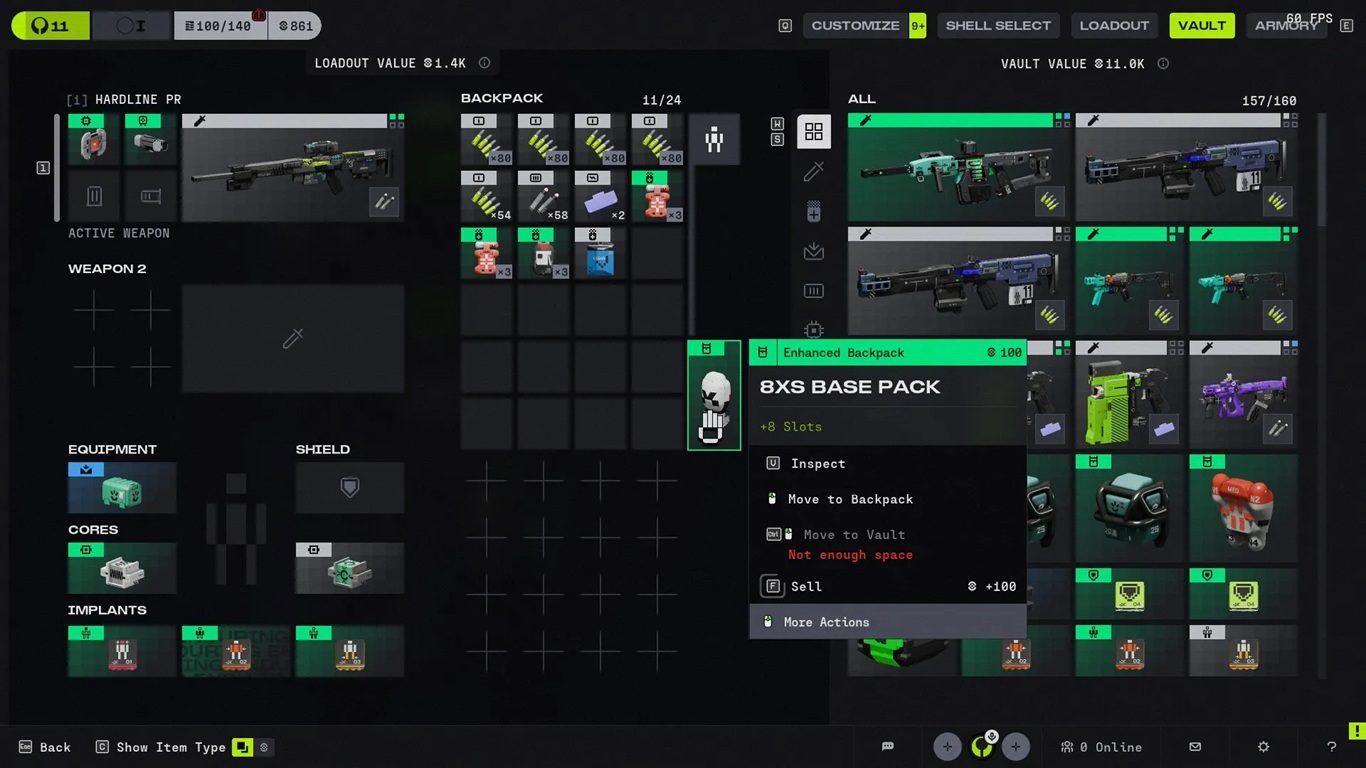Open the Customize tab
Screen dimensions: 1366x768
(855, 26)
